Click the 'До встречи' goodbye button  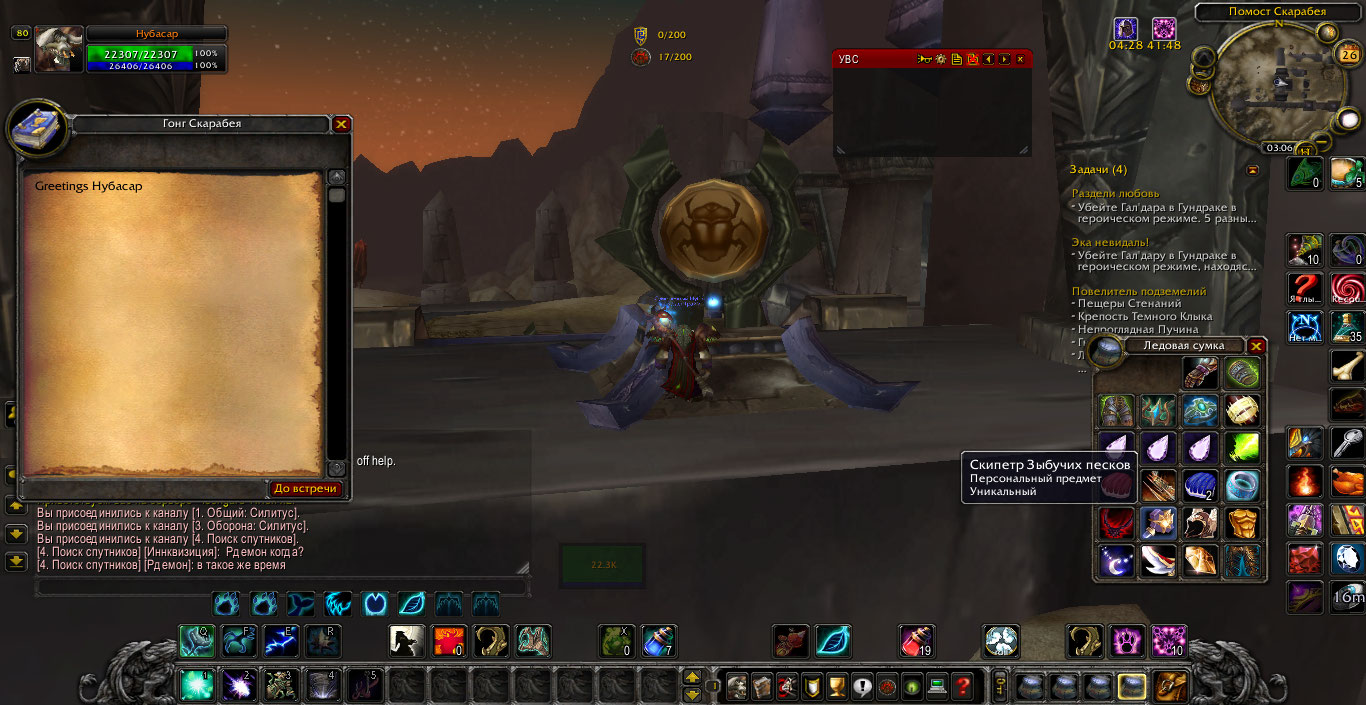[306, 489]
